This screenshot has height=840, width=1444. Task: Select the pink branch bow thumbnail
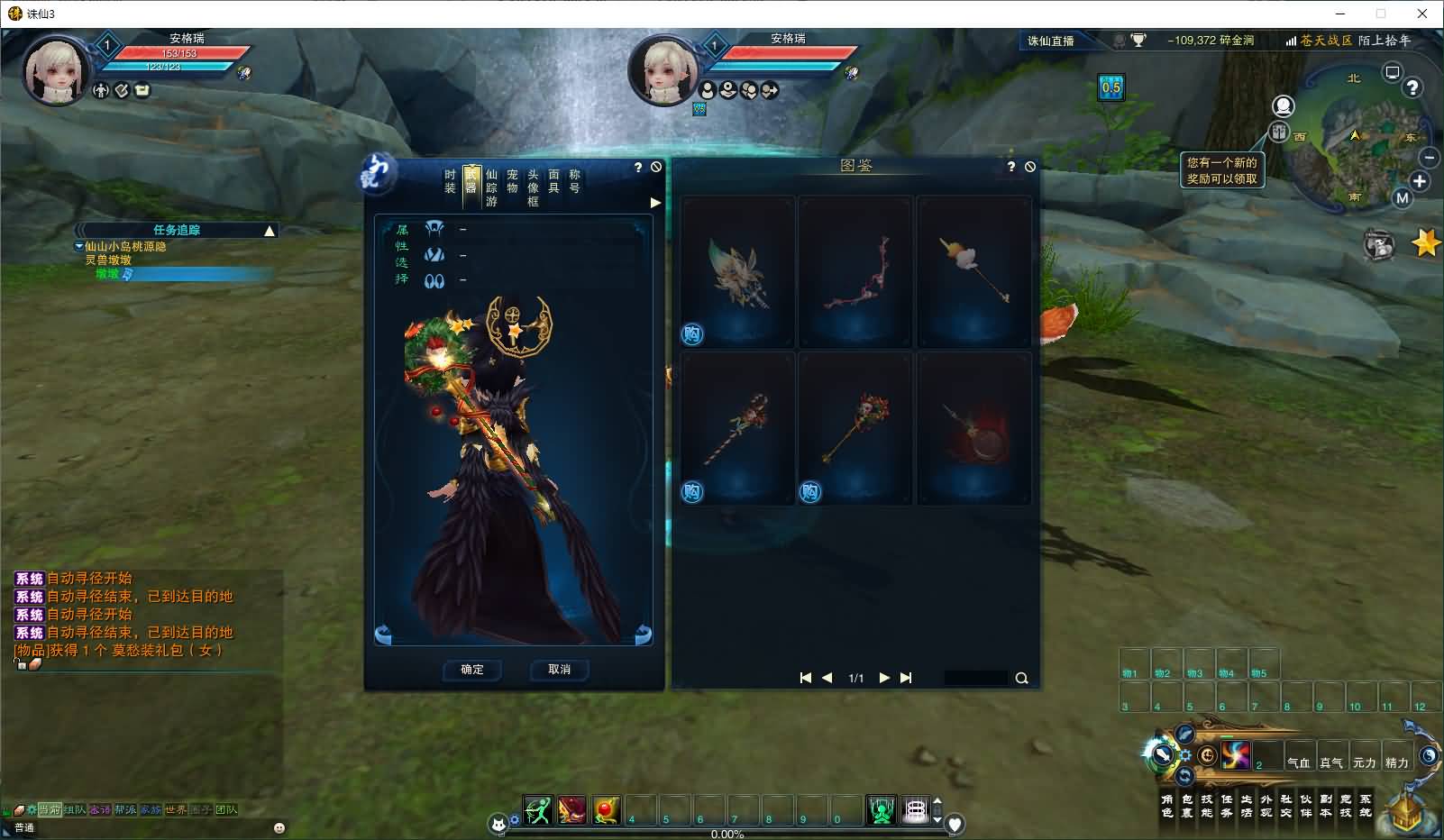click(x=855, y=271)
